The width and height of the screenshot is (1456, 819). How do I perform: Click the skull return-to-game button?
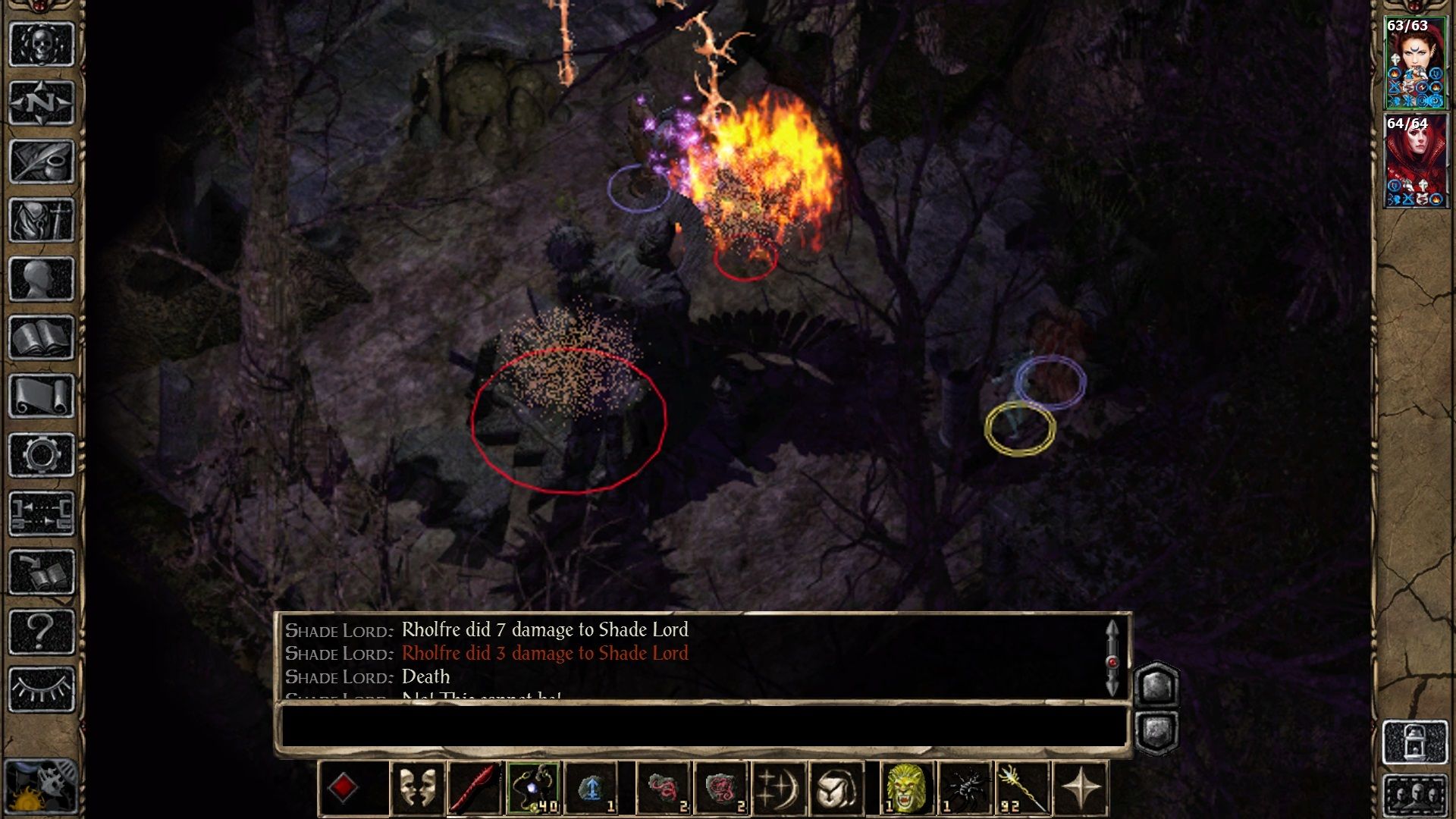(x=41, y=44)
